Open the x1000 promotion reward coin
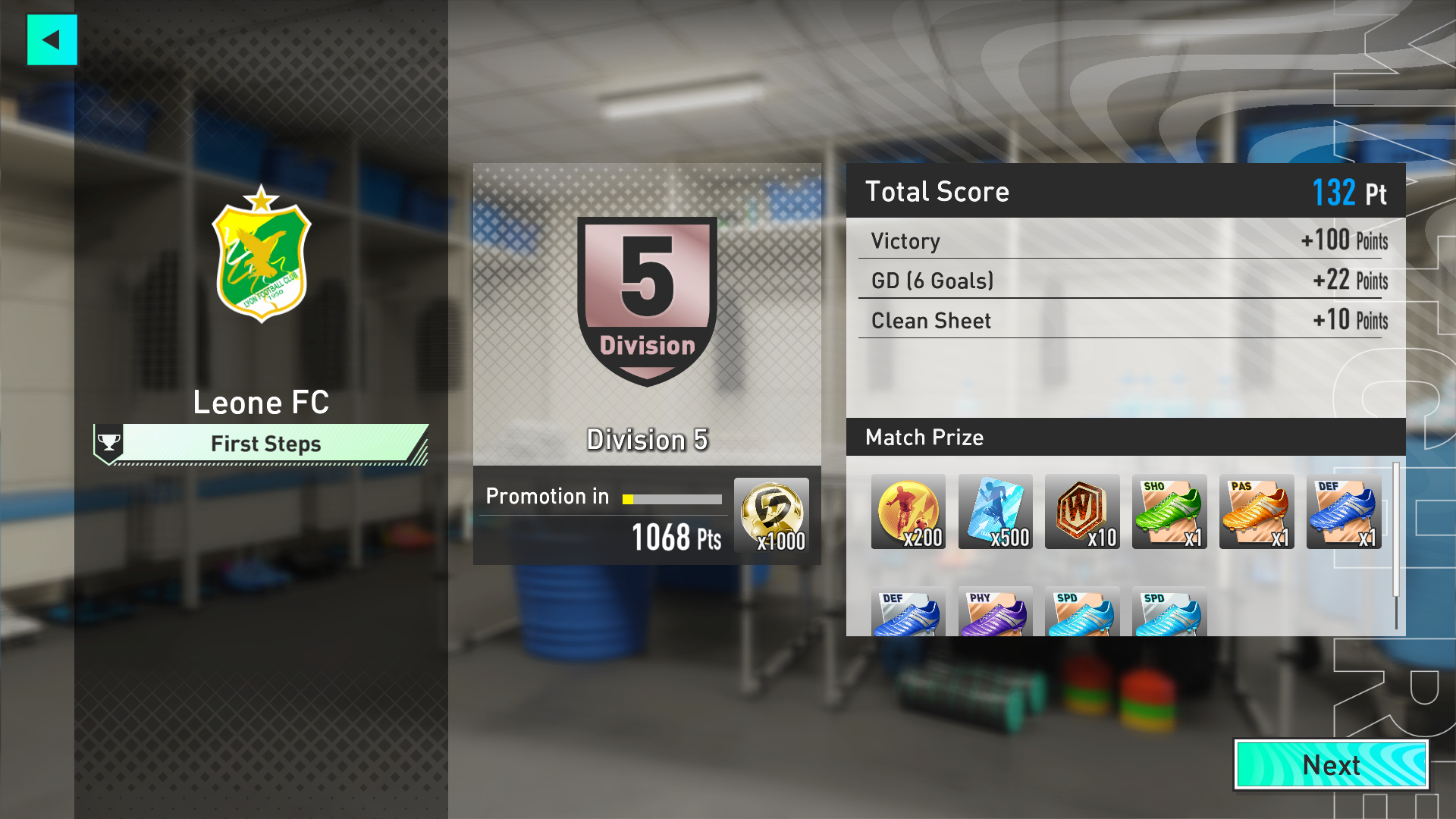 pos(771,516)
